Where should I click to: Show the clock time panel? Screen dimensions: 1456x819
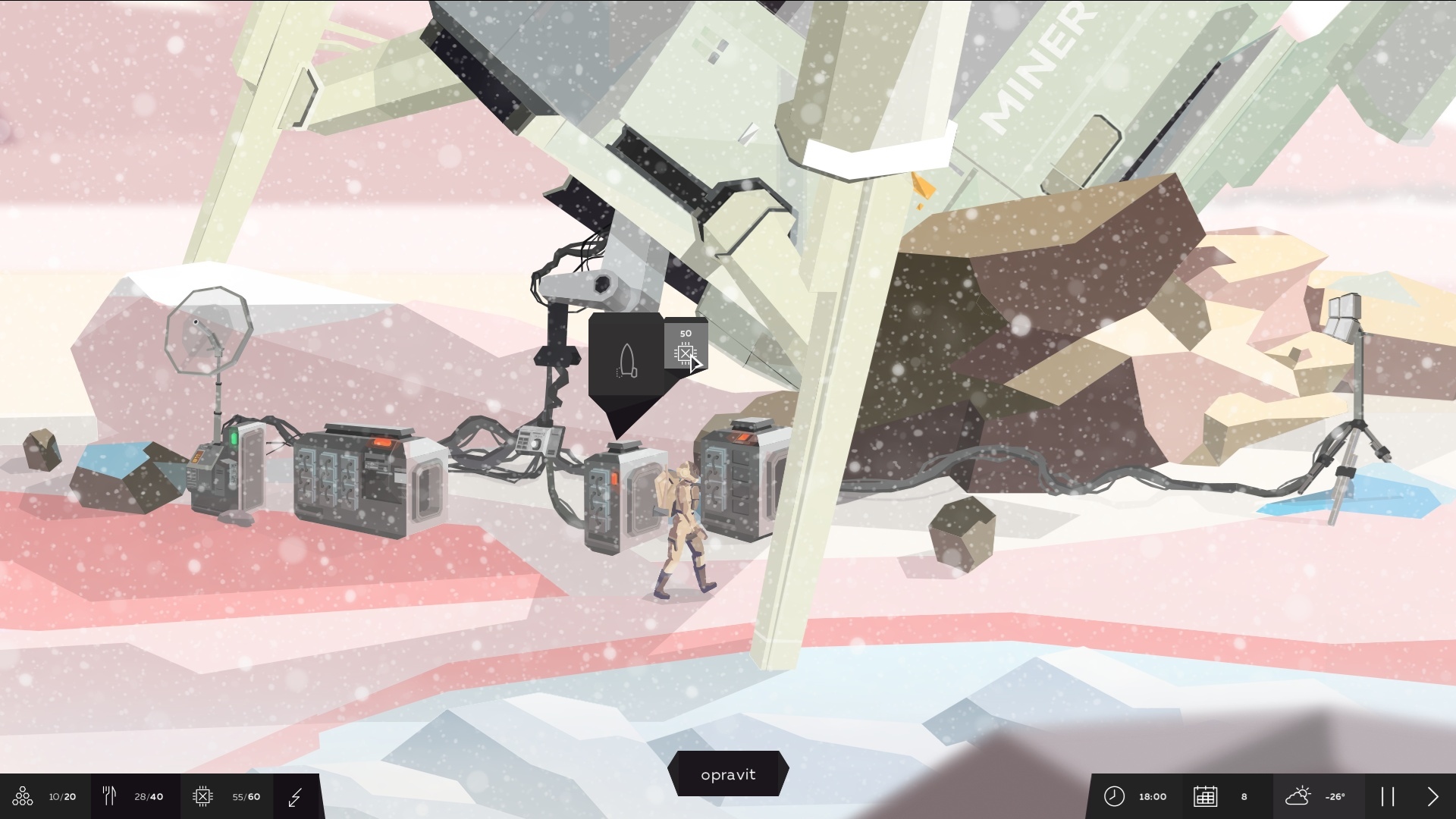click(1114, 796)
